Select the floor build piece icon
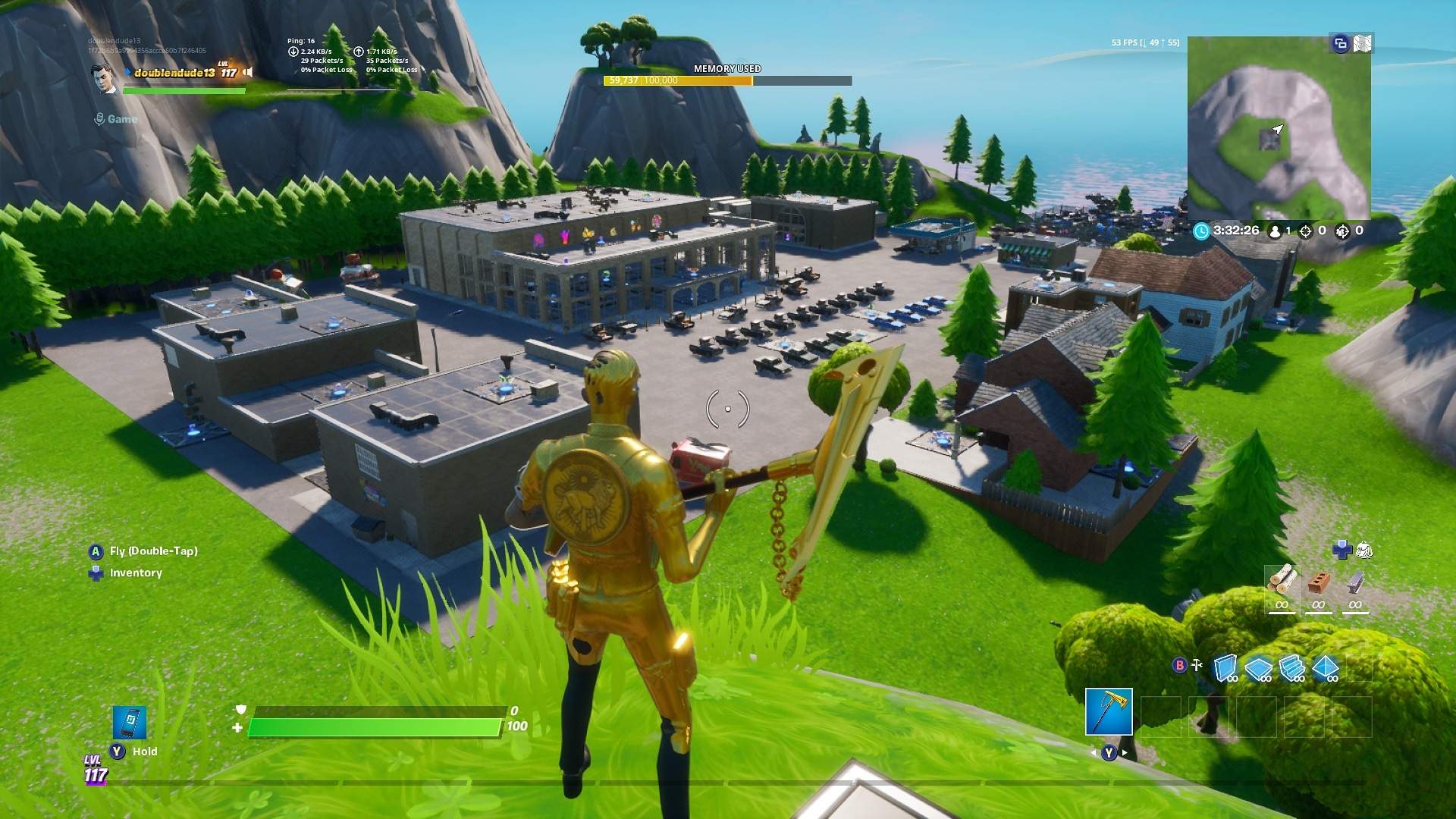This screenshot has width=1456, height=819. pyautogui.click(x=1257, y=669)
